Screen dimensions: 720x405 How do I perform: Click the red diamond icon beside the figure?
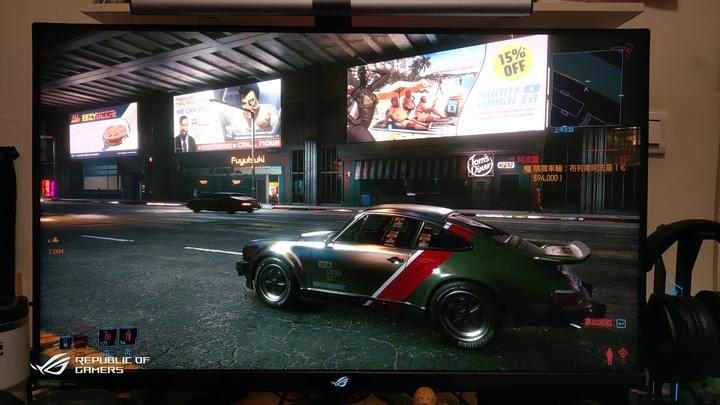tap(623, 354)
